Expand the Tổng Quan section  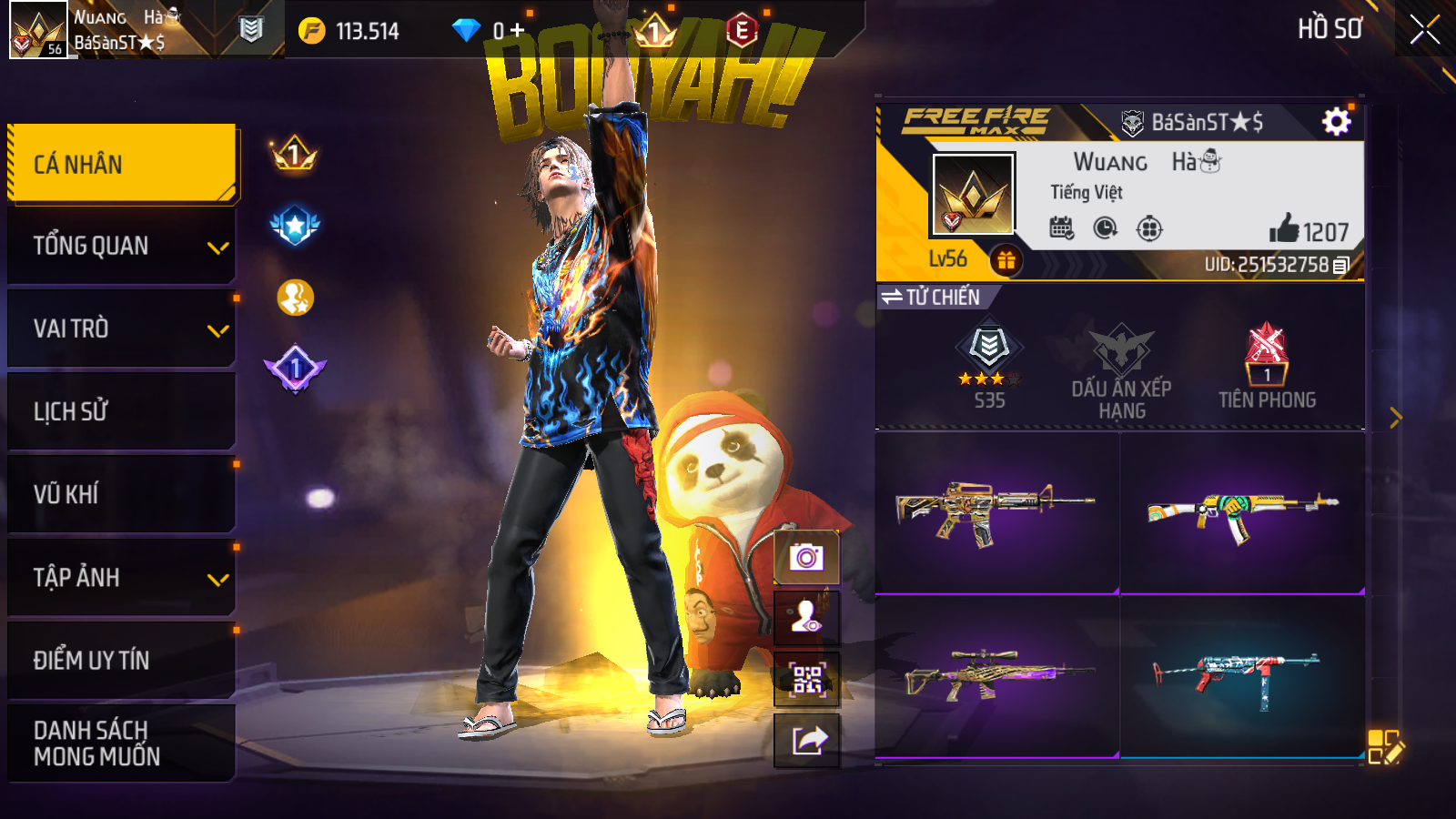[x=122, y=246]
